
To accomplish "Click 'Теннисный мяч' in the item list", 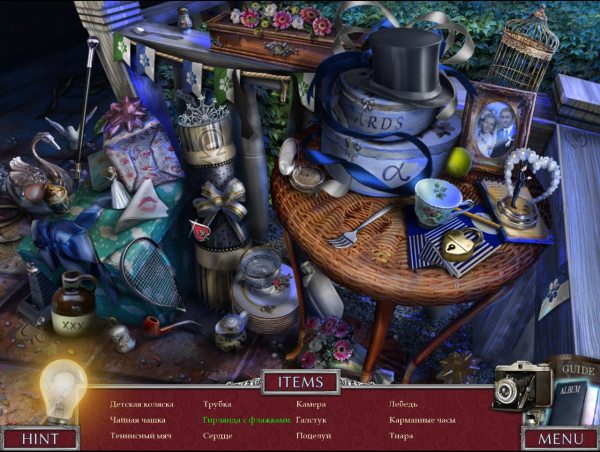I will coord(141,436).
